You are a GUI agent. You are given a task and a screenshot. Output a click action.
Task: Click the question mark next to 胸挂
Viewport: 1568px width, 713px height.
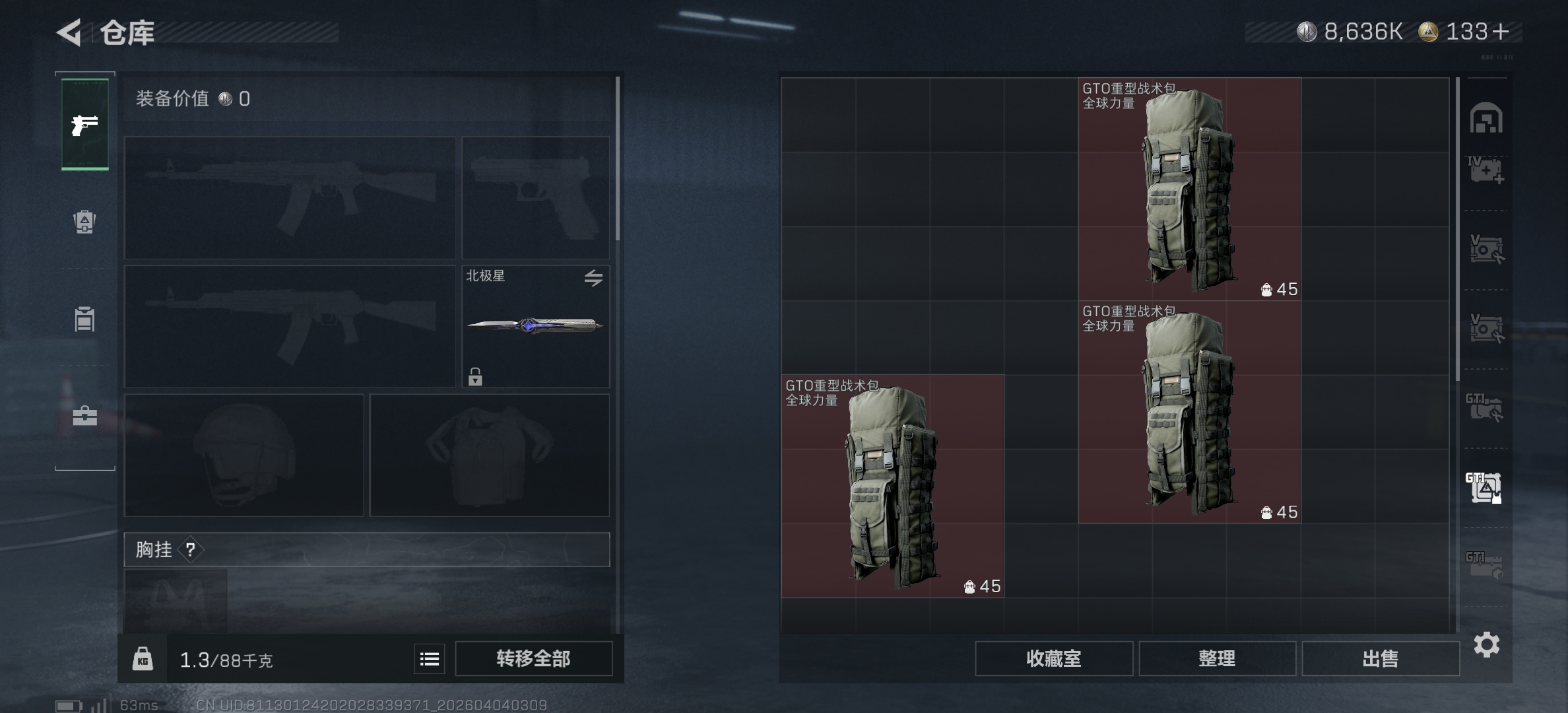tap(191, 550)
